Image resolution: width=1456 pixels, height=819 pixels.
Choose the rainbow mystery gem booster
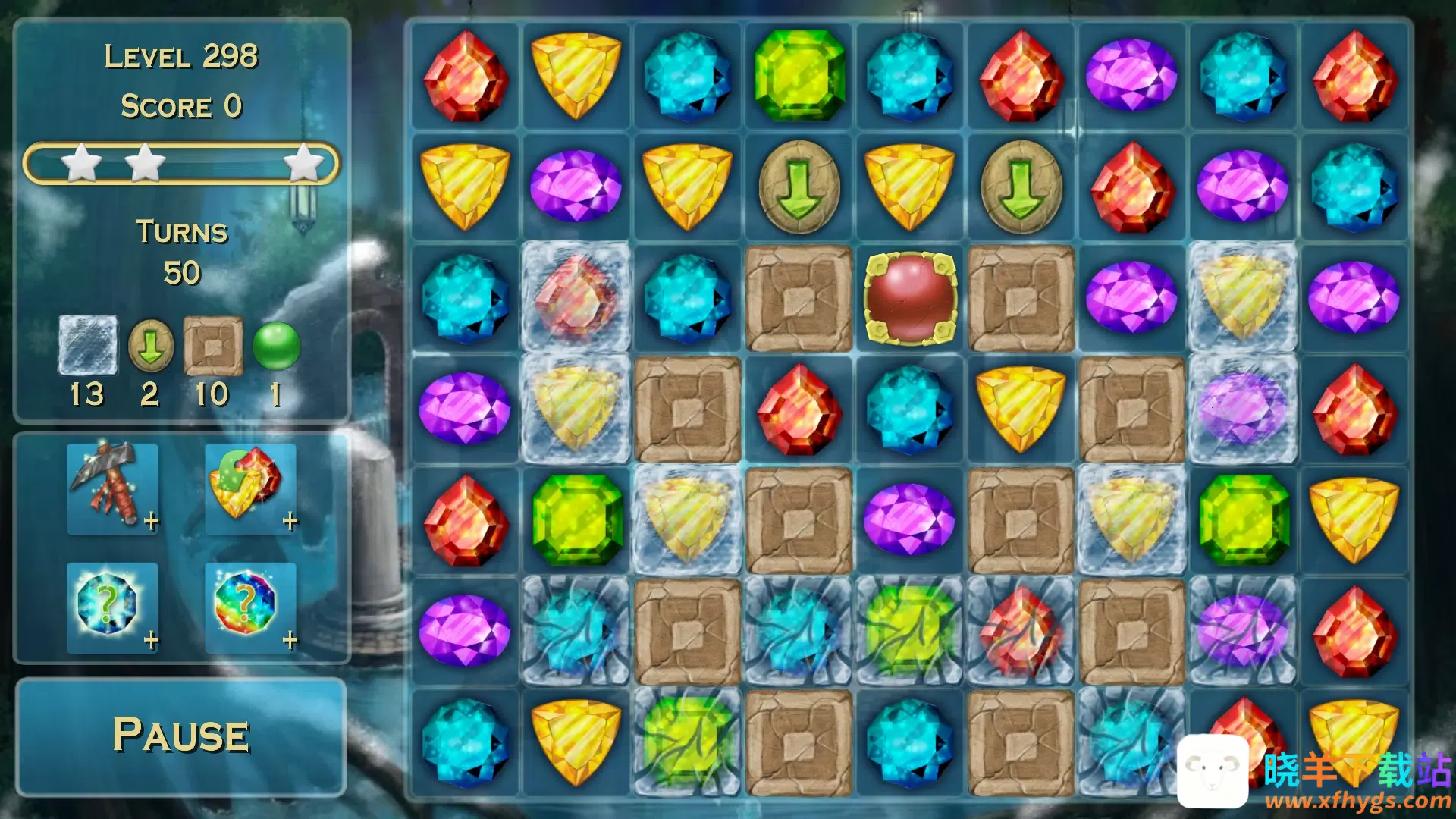pyautogui.click(x=250, y=607)
